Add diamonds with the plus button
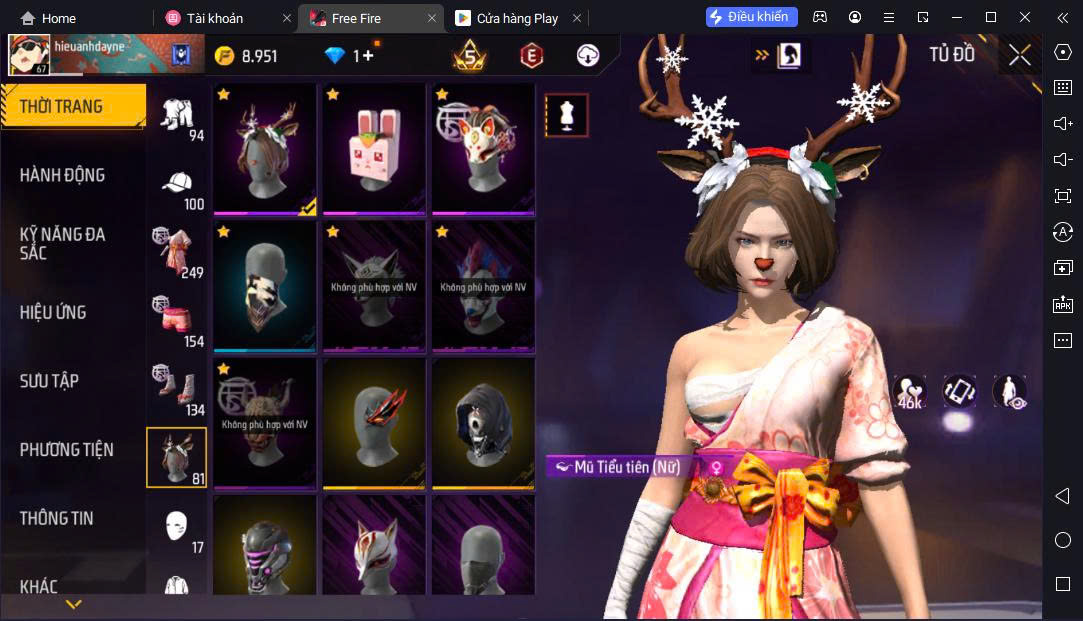The height and width of the screenshot is (621, 1083). point(368,56)
